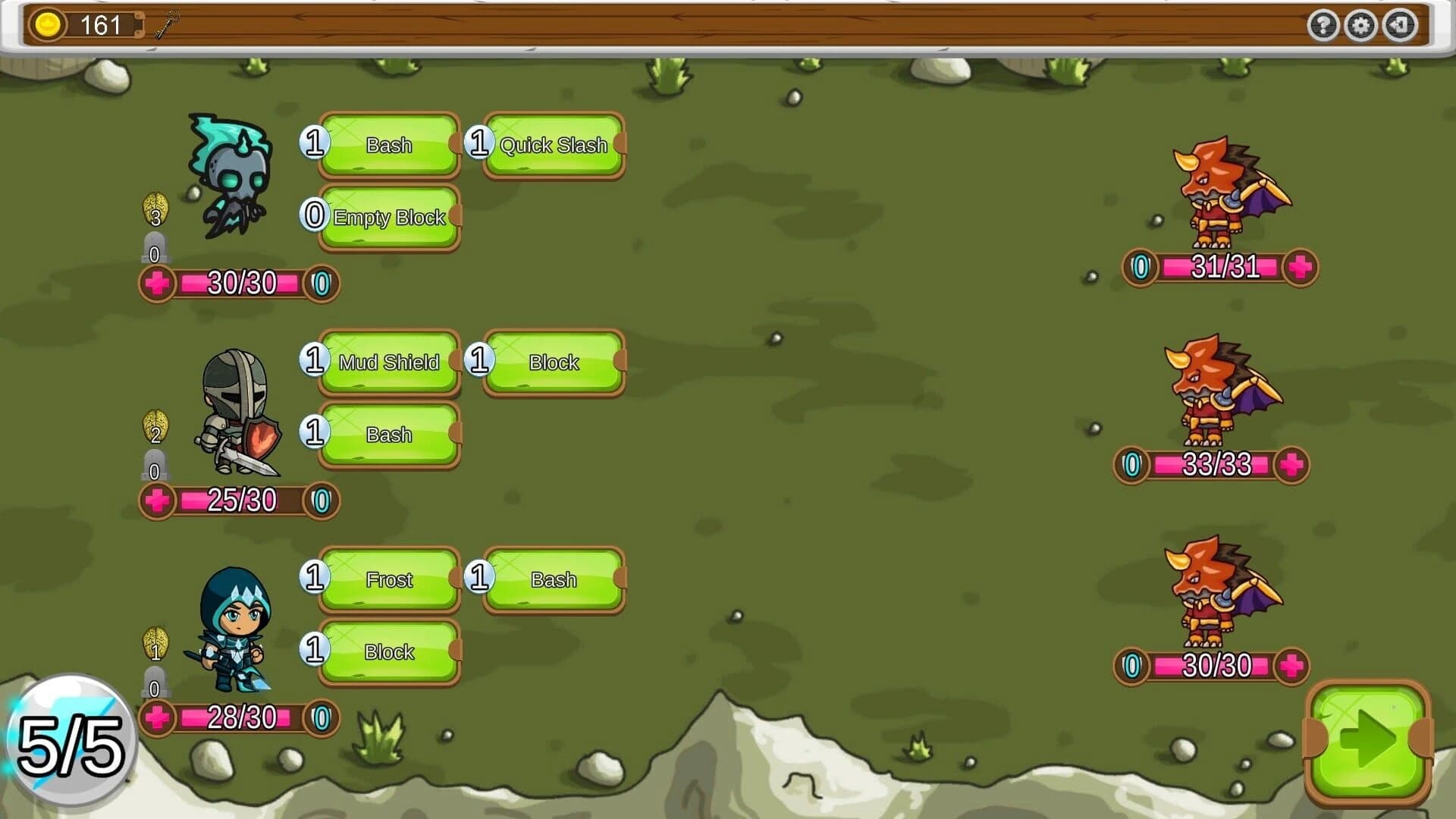Play the Mud Shield card
Screen dimensions: 1456x819
pos(389,362)
